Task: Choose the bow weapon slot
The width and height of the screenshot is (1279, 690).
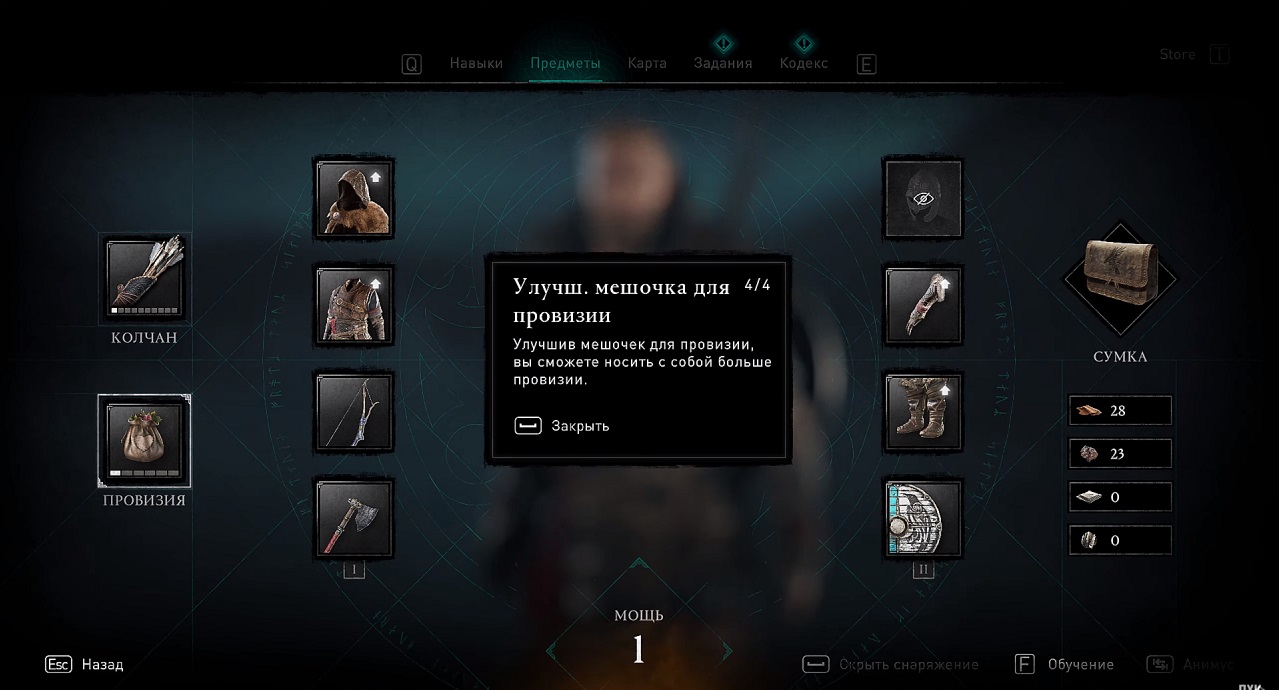Action: point(354,412)
